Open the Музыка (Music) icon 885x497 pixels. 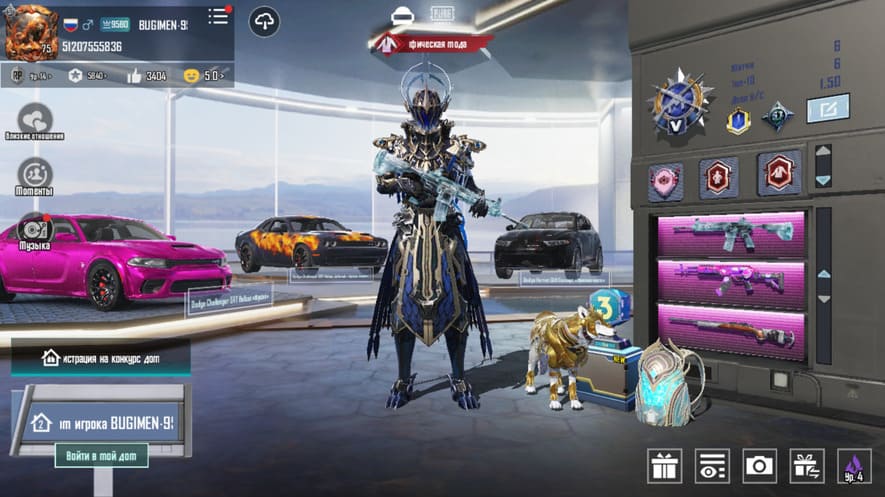35,229
